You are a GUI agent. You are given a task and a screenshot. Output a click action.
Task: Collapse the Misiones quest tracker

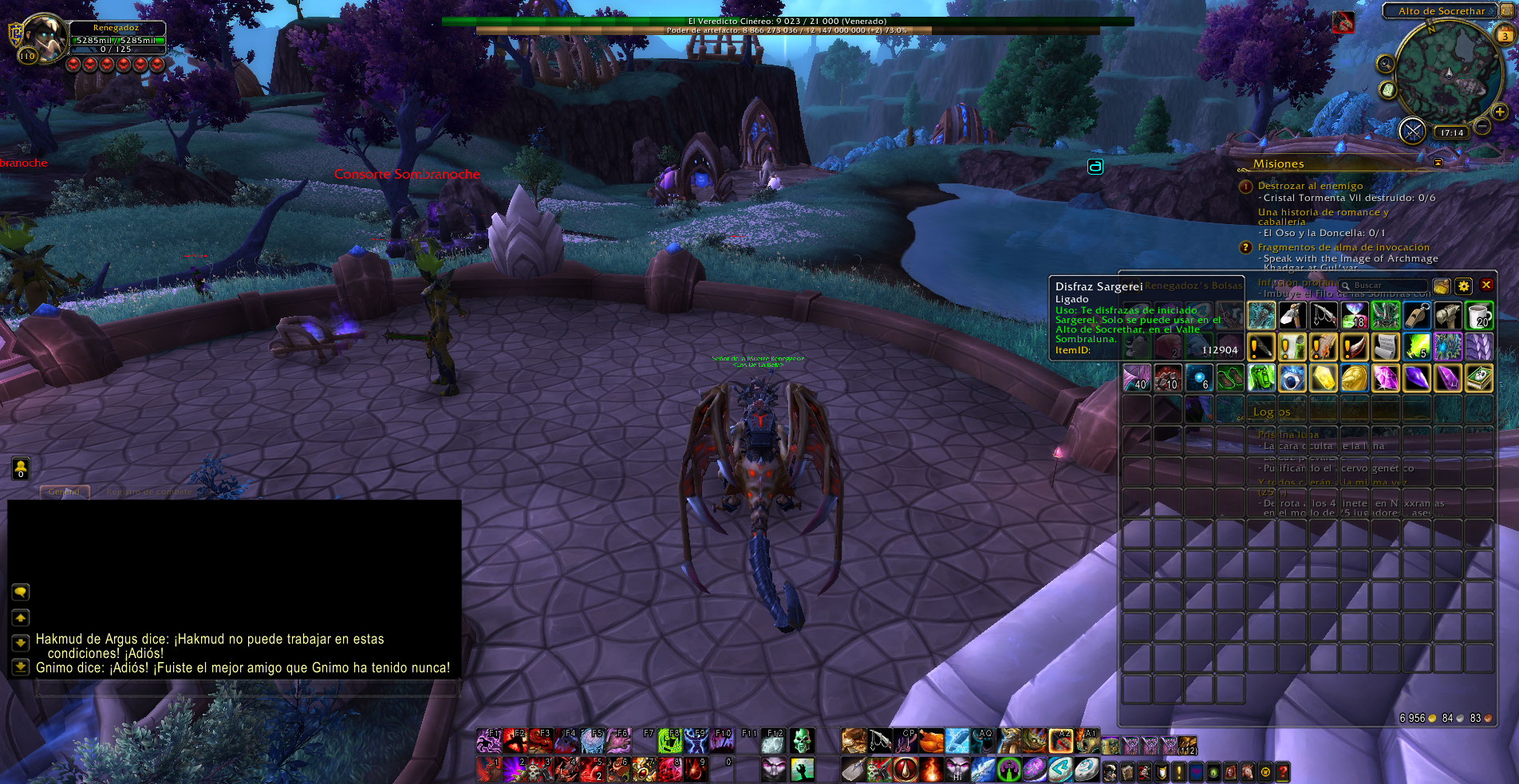click(1438, 163)
